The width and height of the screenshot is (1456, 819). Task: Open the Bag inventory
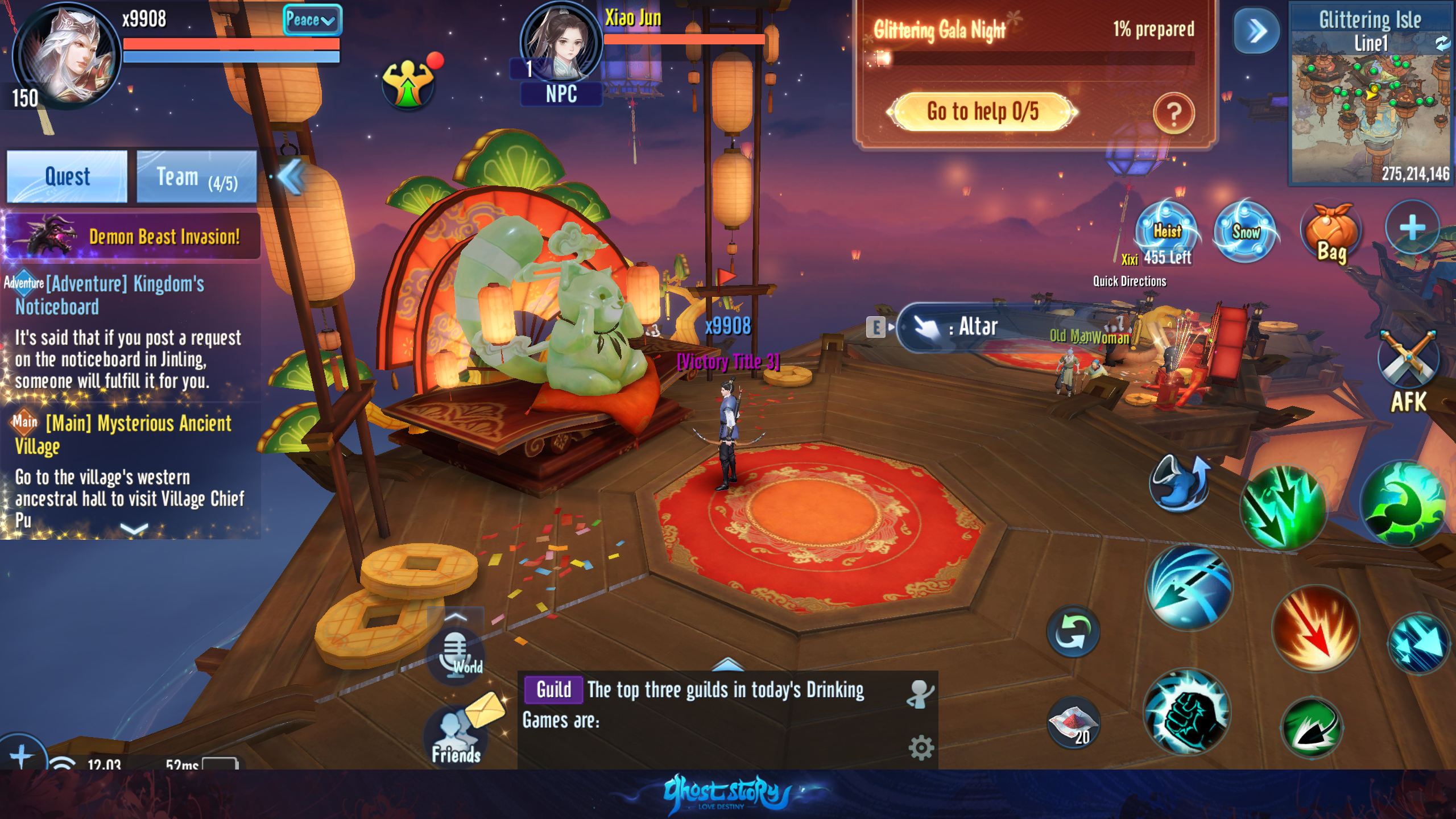pos(1331,234)
